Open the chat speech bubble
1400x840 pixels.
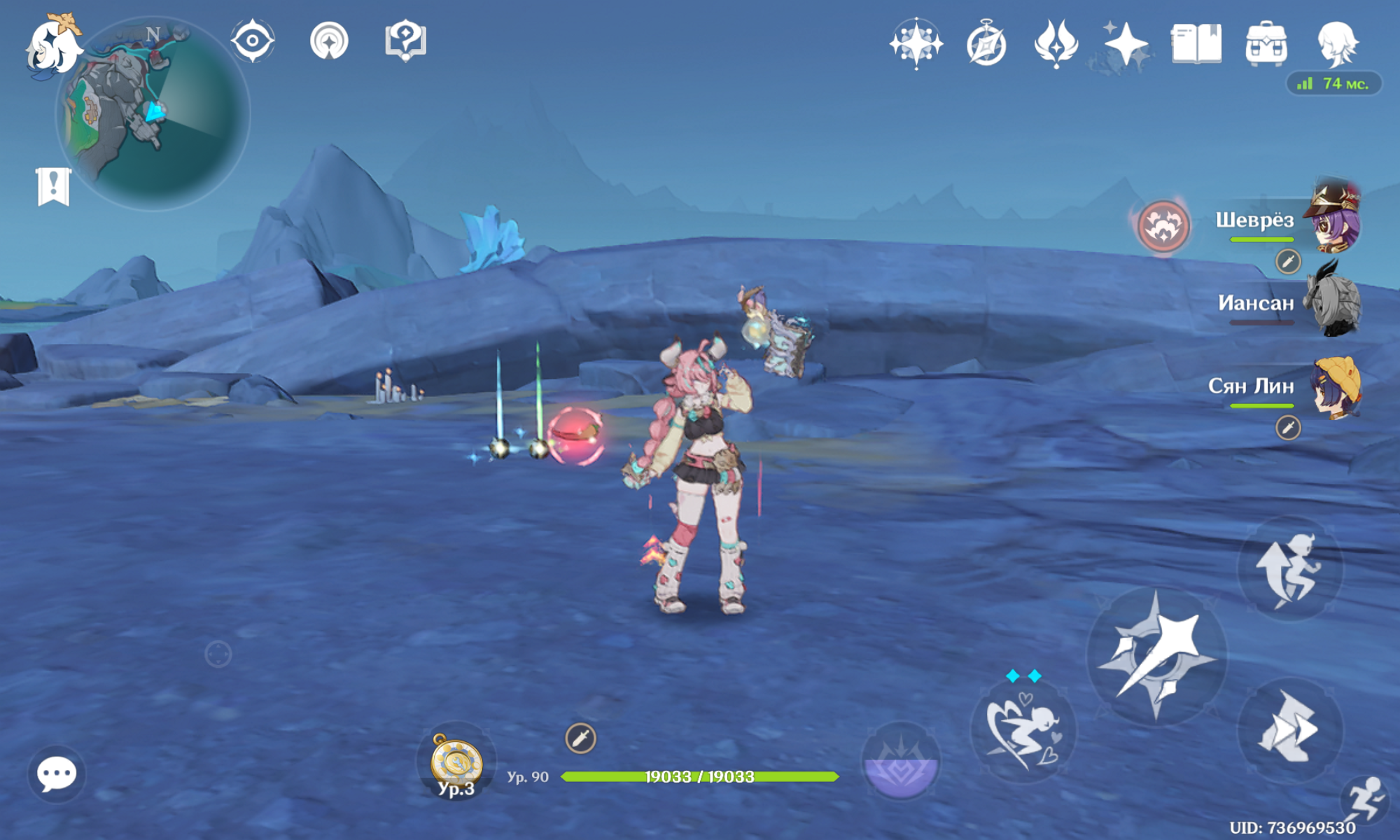pyautogui.click(x=57, y=773)
